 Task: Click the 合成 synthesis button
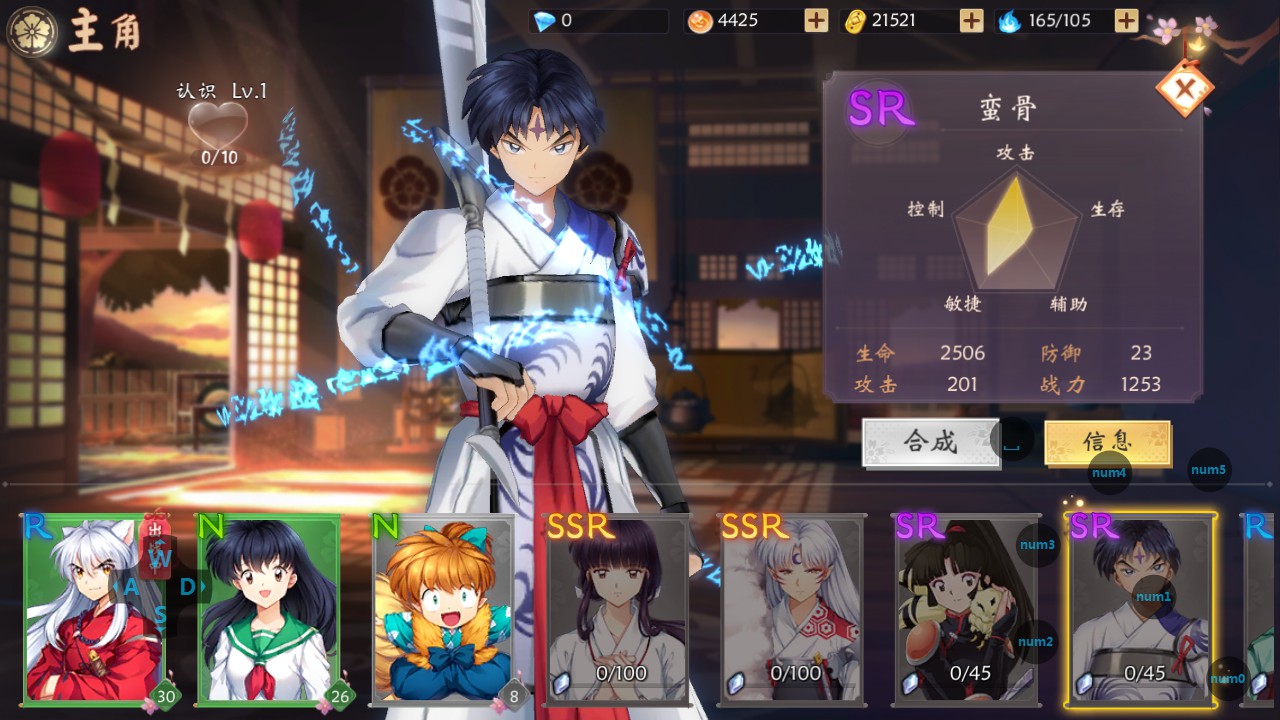point(931,442)
